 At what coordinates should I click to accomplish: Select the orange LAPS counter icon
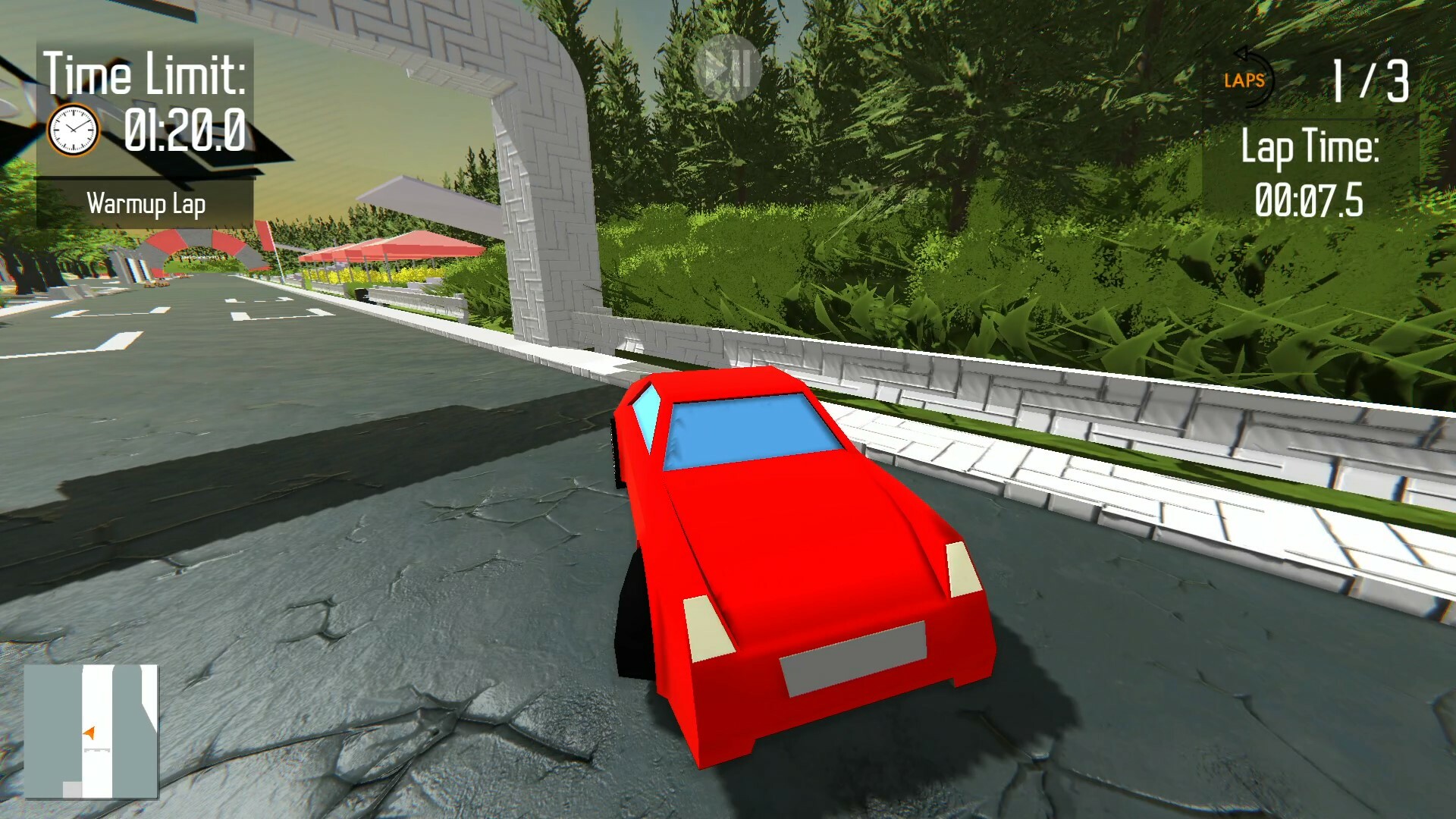tap(1244, 80)
